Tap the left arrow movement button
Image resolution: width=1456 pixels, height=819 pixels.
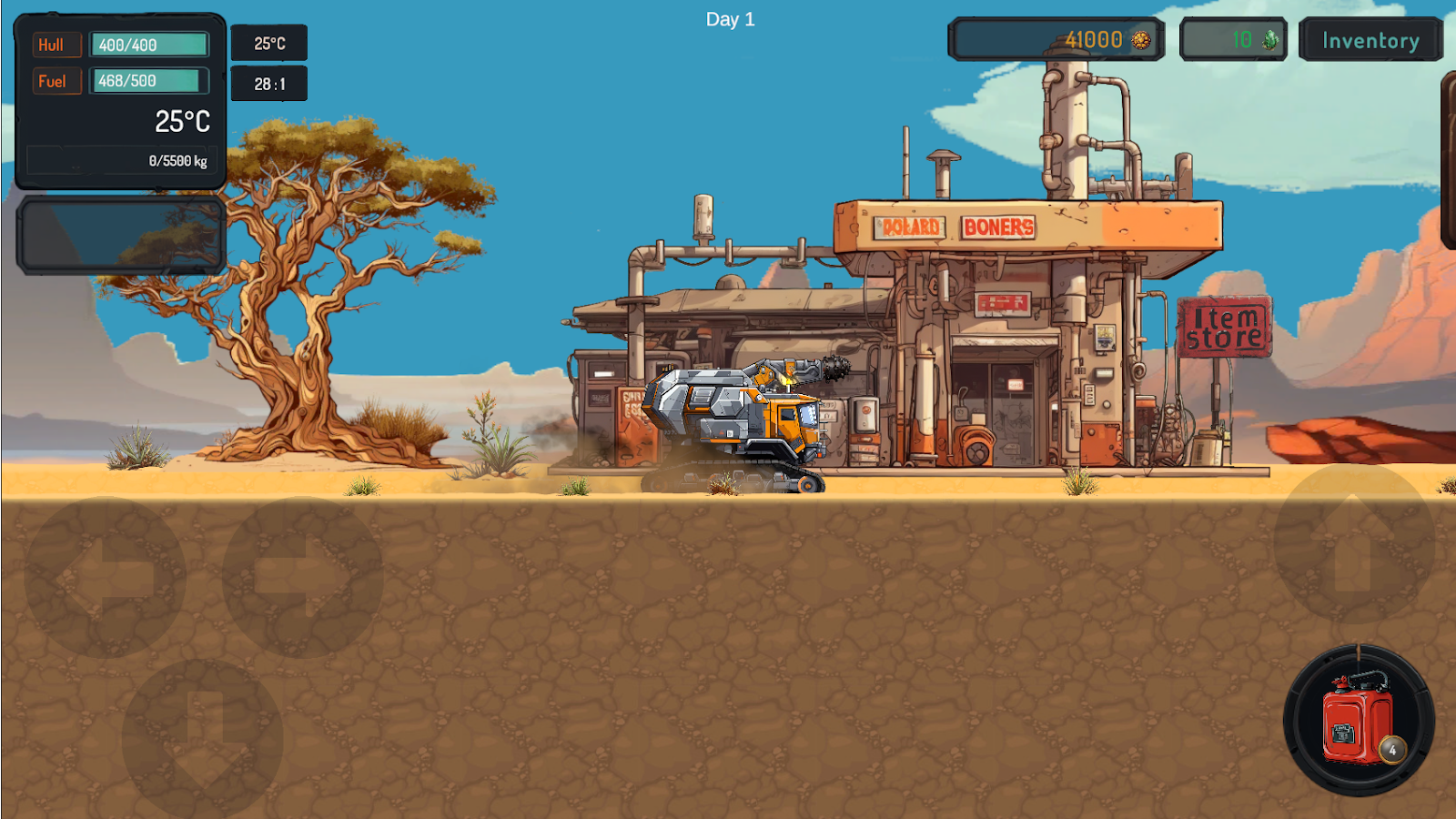click(106, 577)
